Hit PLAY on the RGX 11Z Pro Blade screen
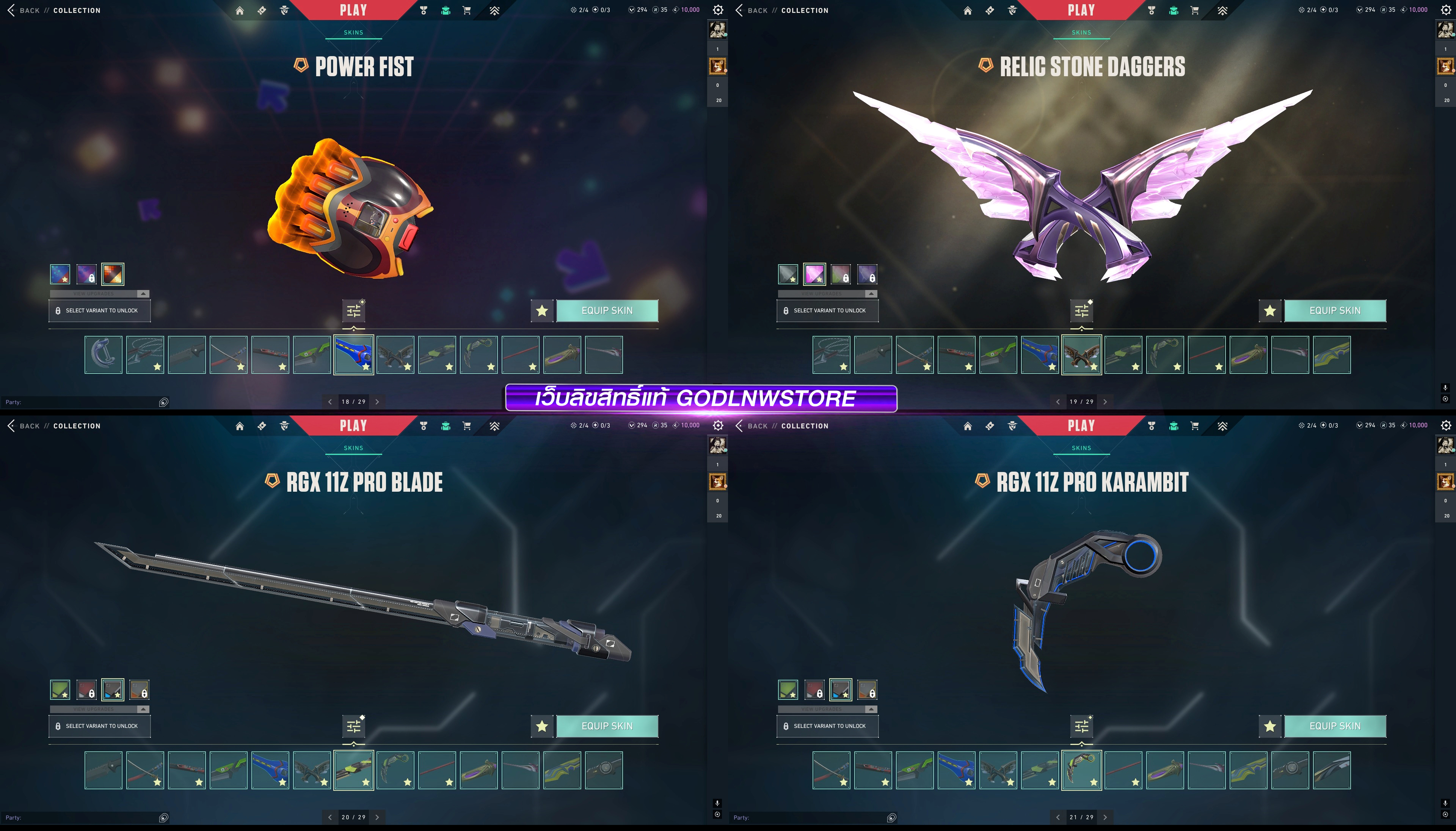The width and height of the screenshot is (1456, 831). coord(353,426)
